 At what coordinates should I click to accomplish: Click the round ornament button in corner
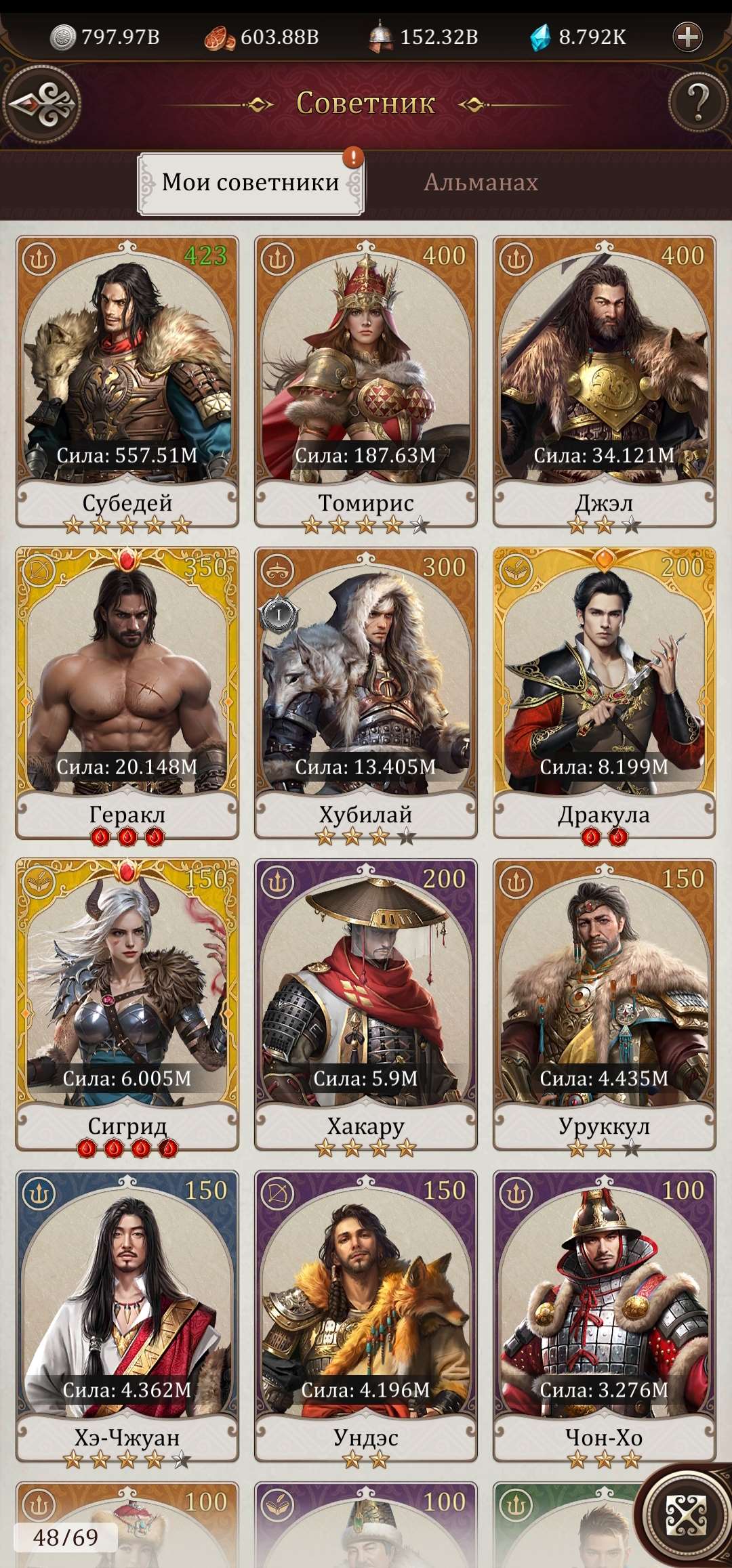click(685, 1515)
